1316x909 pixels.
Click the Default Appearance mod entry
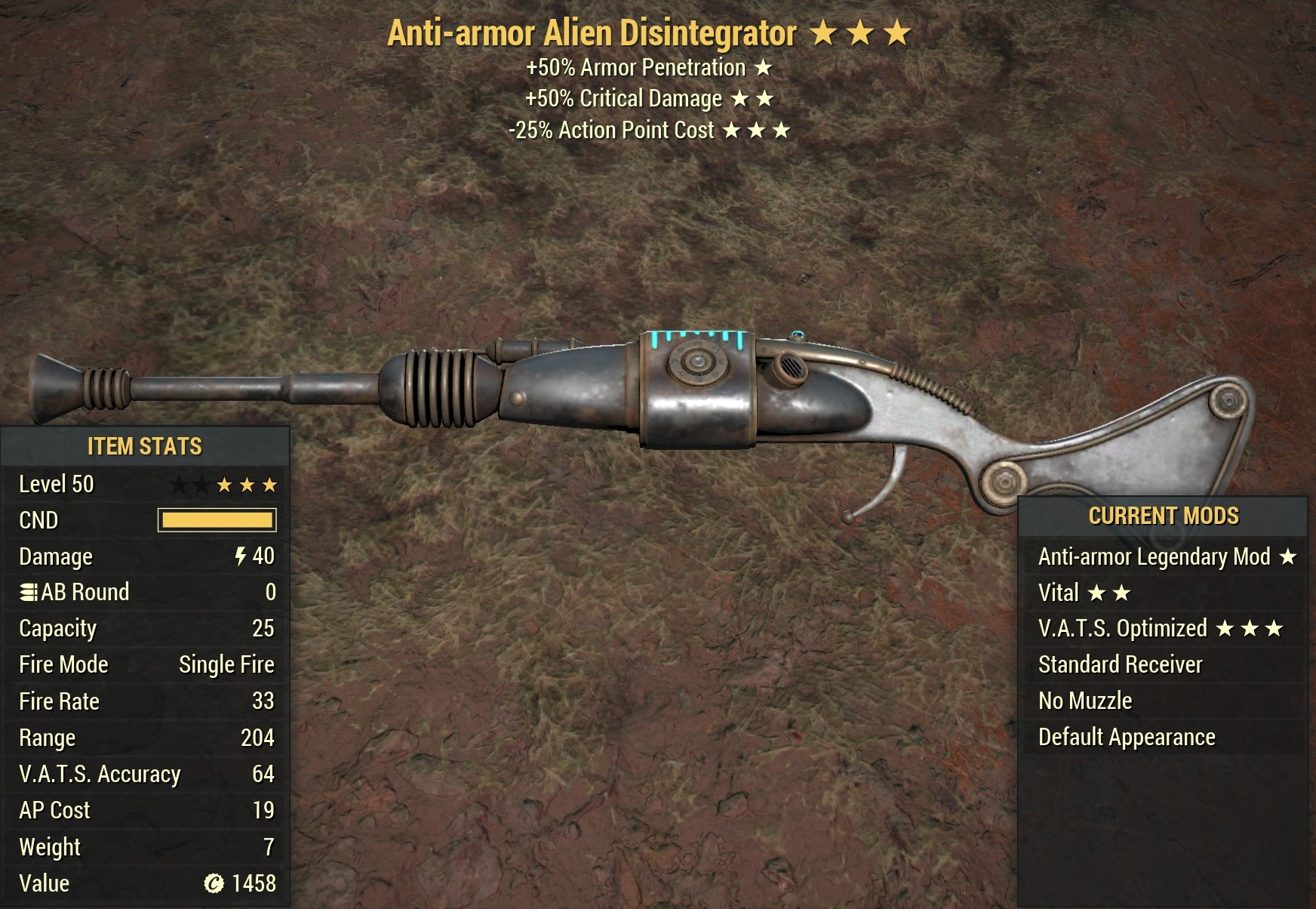(x=1127, y=738)
